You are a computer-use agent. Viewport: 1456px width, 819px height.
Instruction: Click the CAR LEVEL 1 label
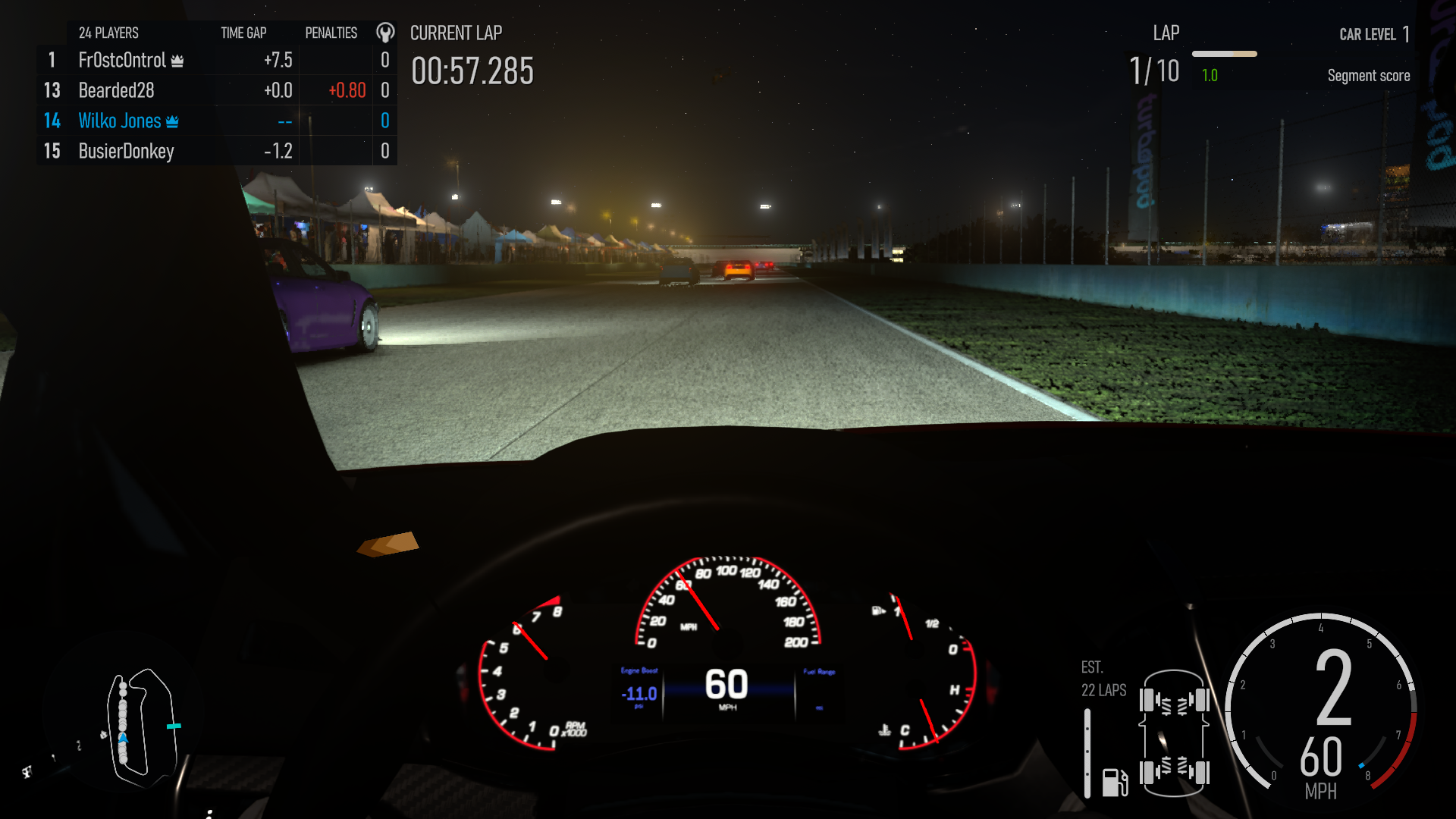[1375, 35]
